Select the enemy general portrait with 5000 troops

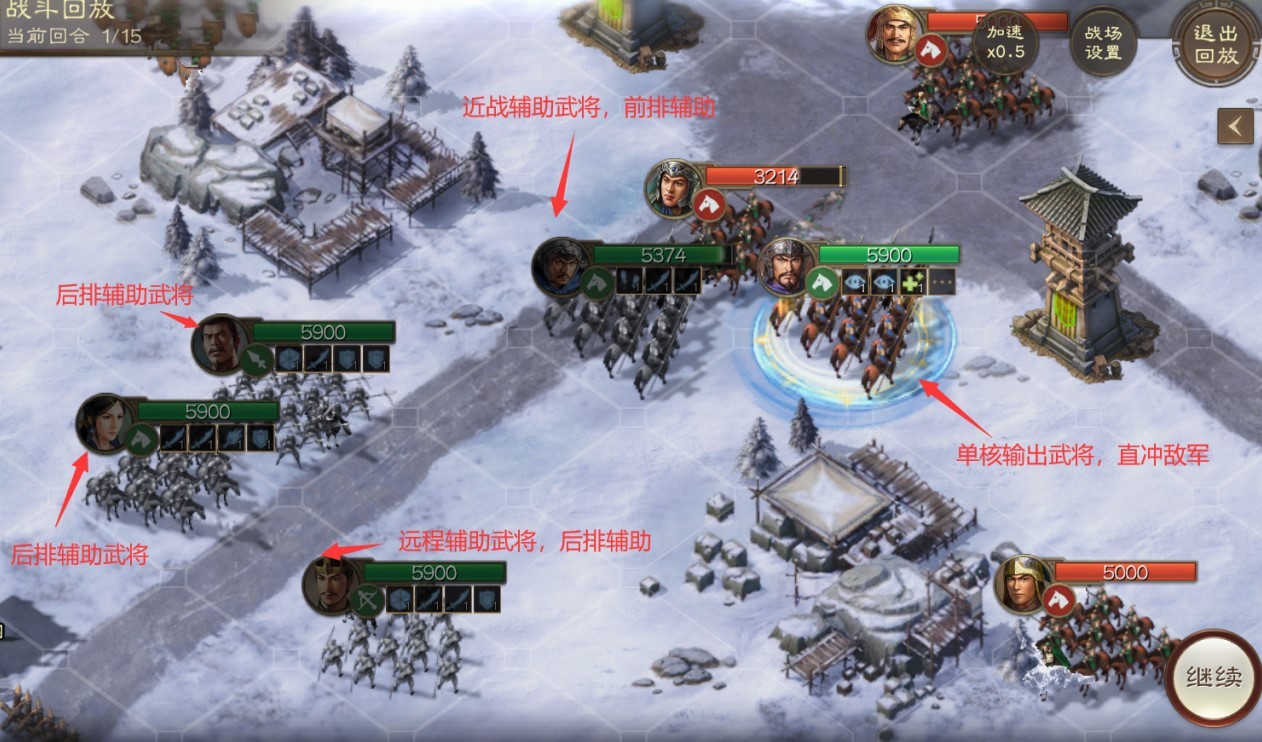(x=1023, y=583)
